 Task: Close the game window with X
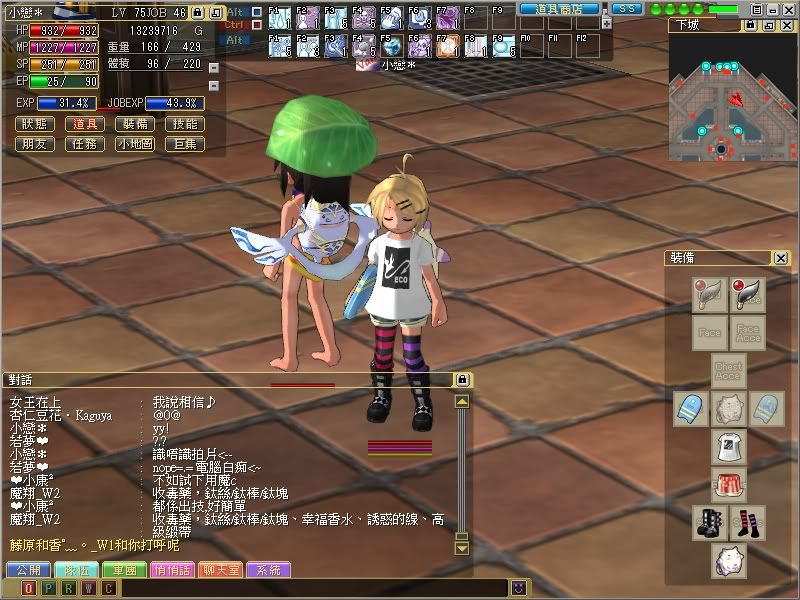point(789,8)
